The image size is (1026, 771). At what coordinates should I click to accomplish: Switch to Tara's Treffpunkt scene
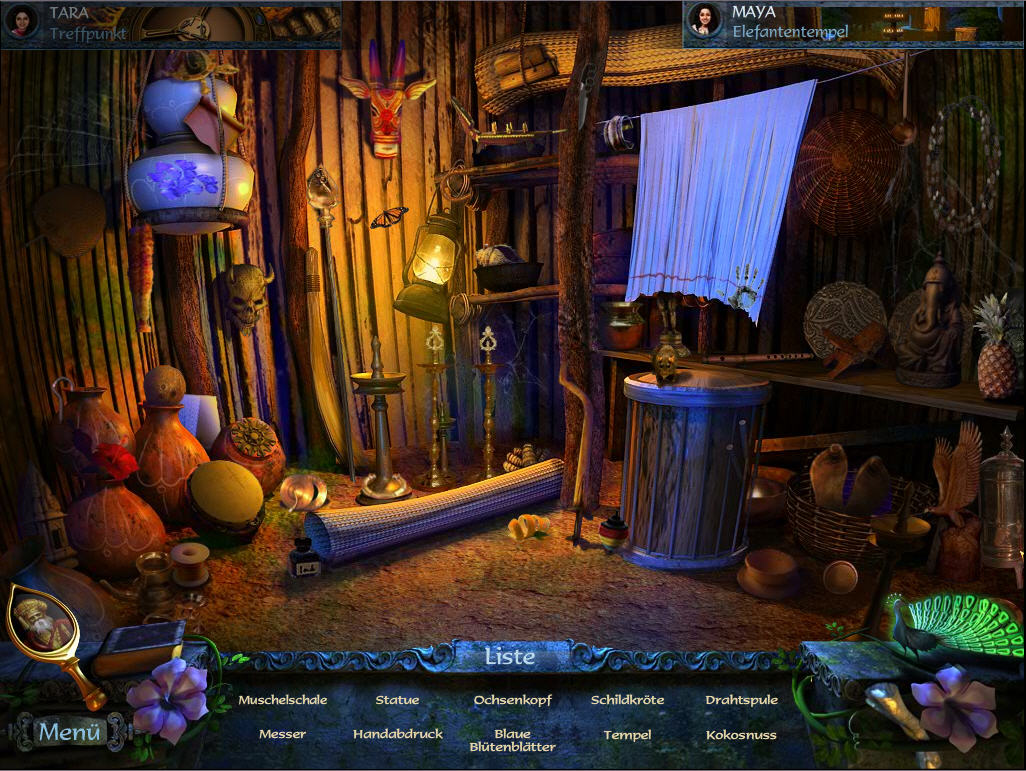(170, 22)
